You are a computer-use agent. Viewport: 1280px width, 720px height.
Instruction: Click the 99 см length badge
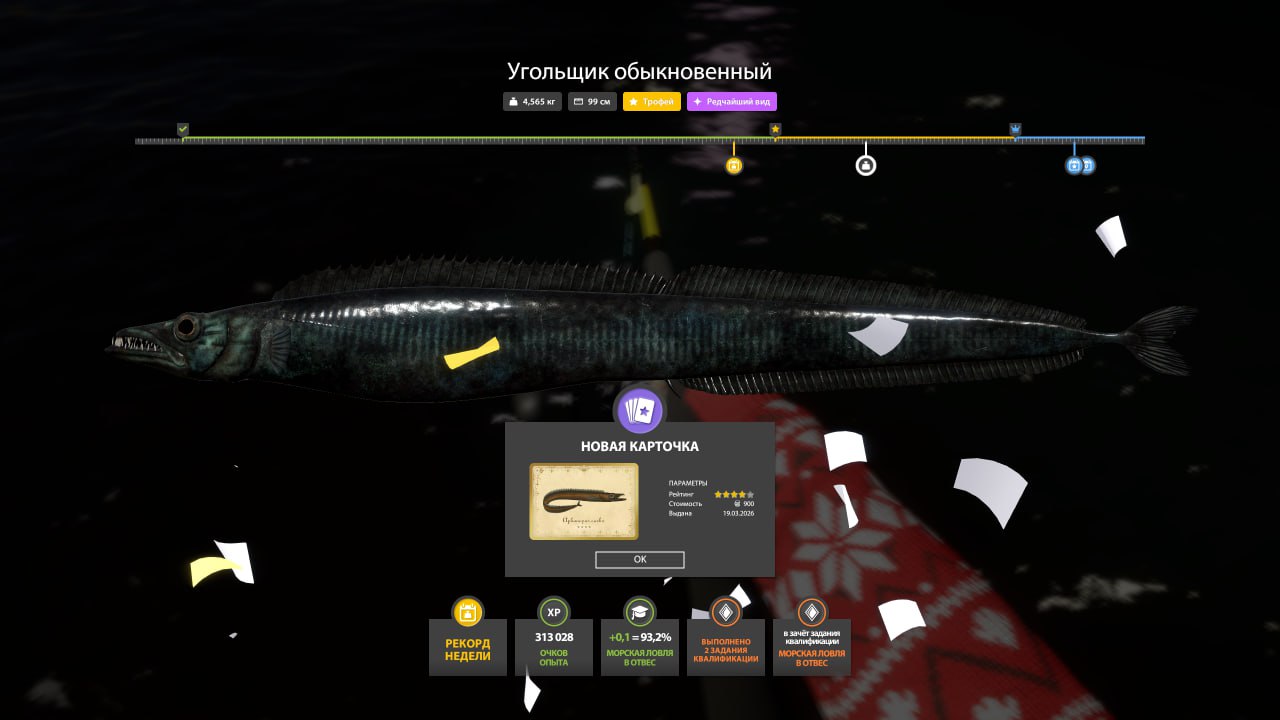(593, 102)
